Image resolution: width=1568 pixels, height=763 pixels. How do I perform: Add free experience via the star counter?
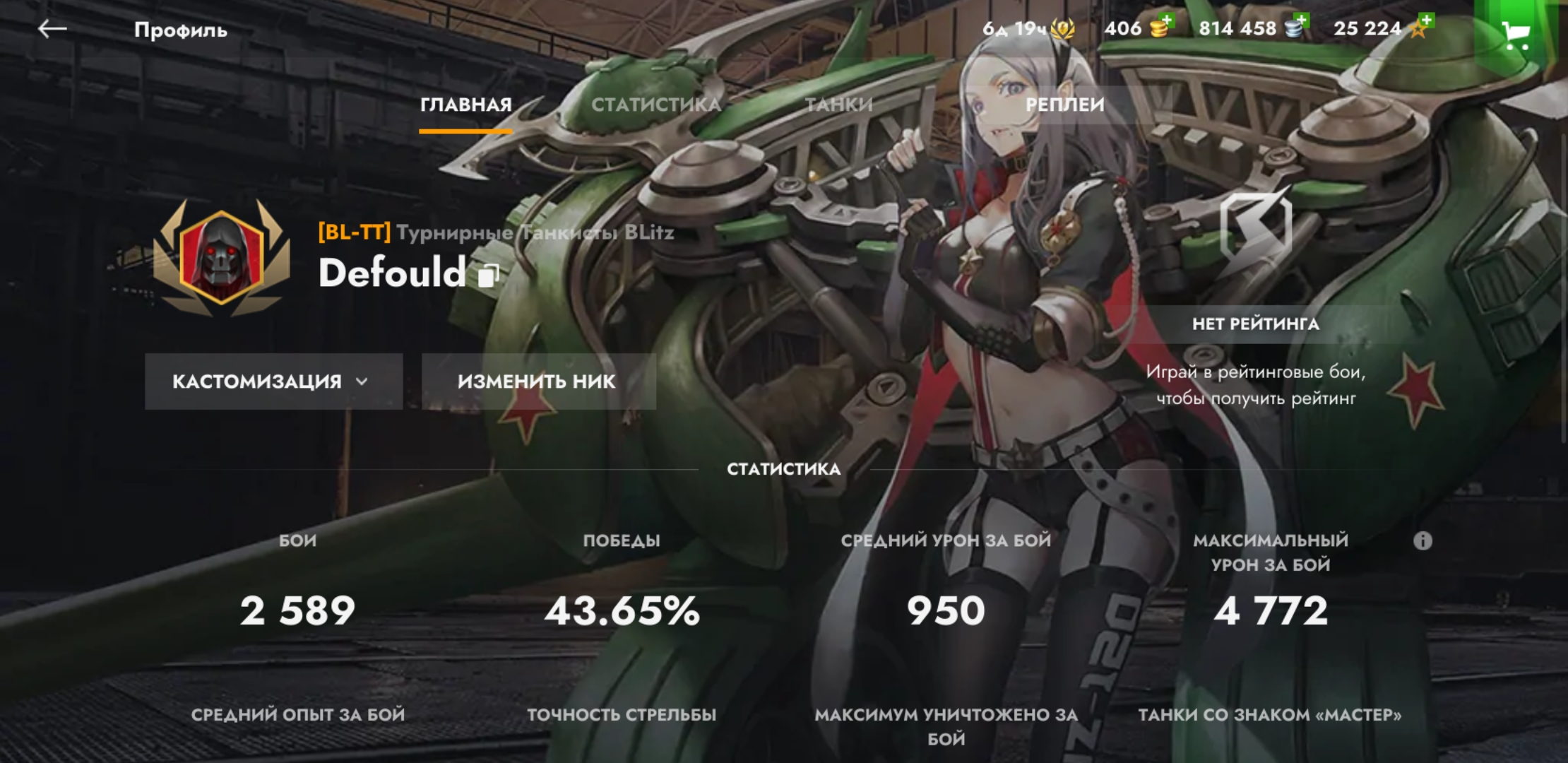[x=1379, y=28]
